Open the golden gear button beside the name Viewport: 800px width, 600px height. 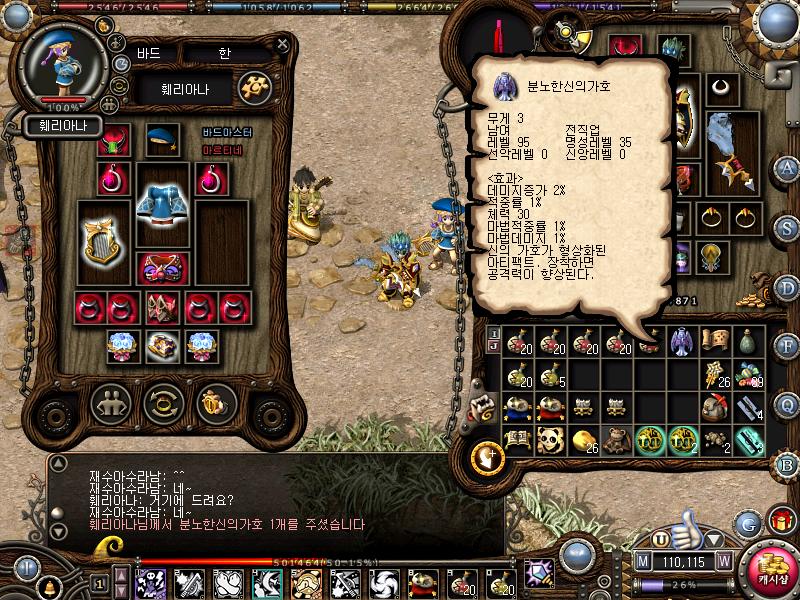click(x=253, y=88)
